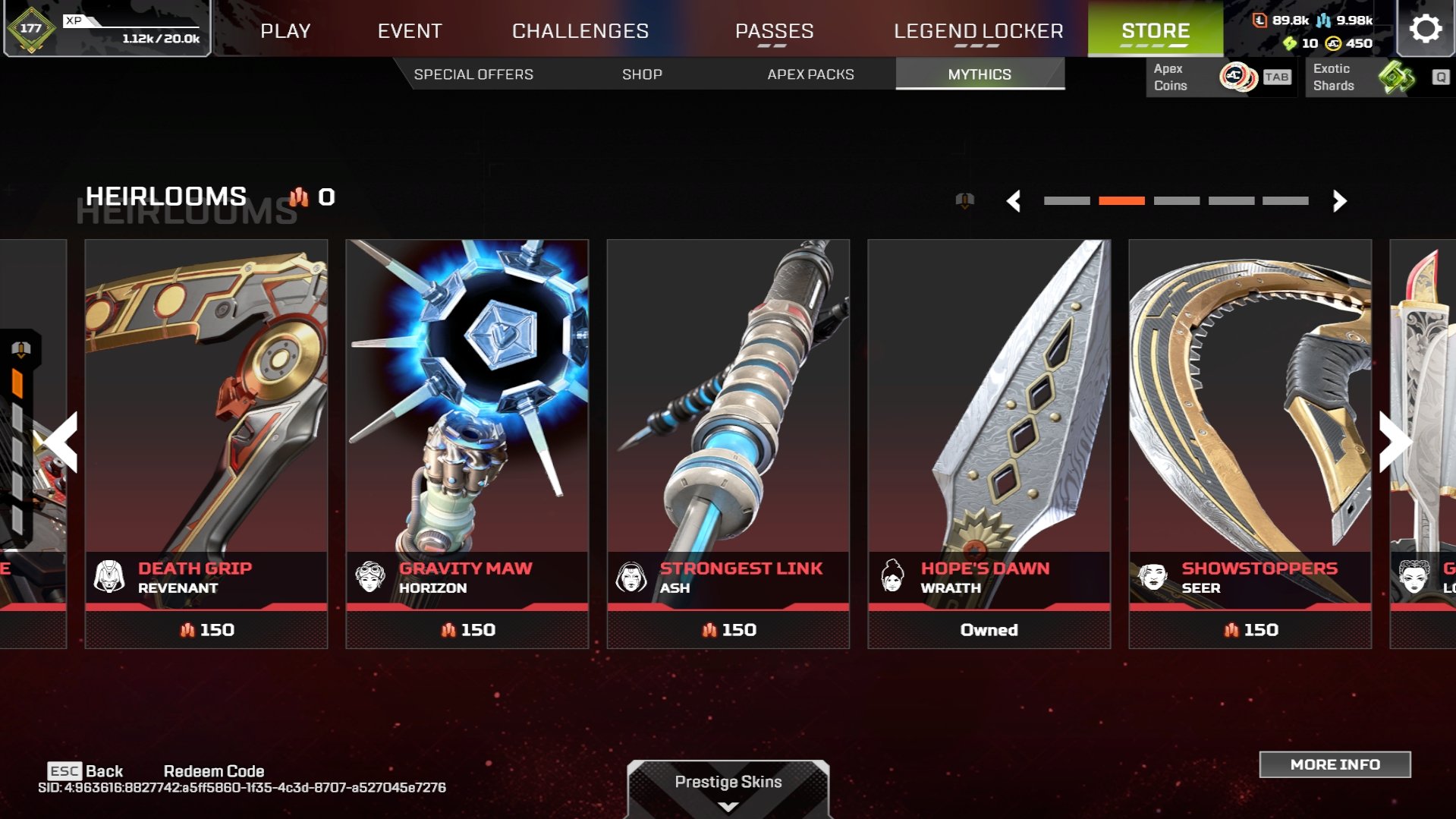The height and width of the screenshot is (819, 1456).
Task: Open the Apex Packs section
Action: pyautogui.click(x=810, y=74)
